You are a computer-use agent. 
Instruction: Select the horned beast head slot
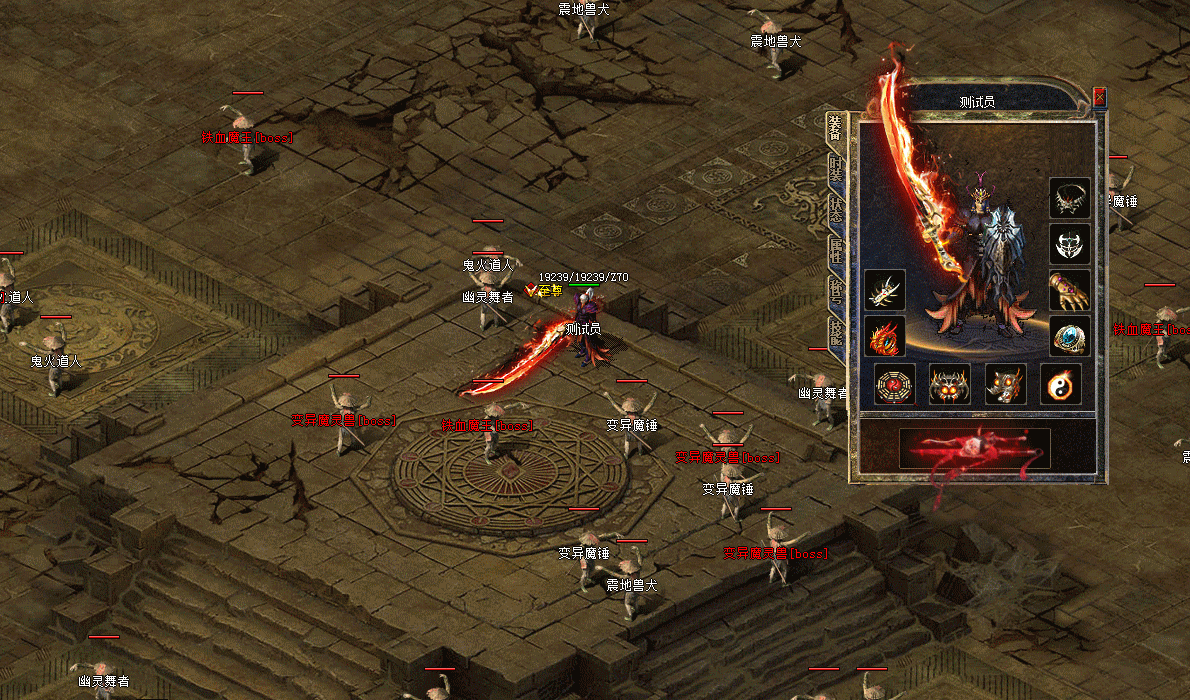tap(1005, 384)
